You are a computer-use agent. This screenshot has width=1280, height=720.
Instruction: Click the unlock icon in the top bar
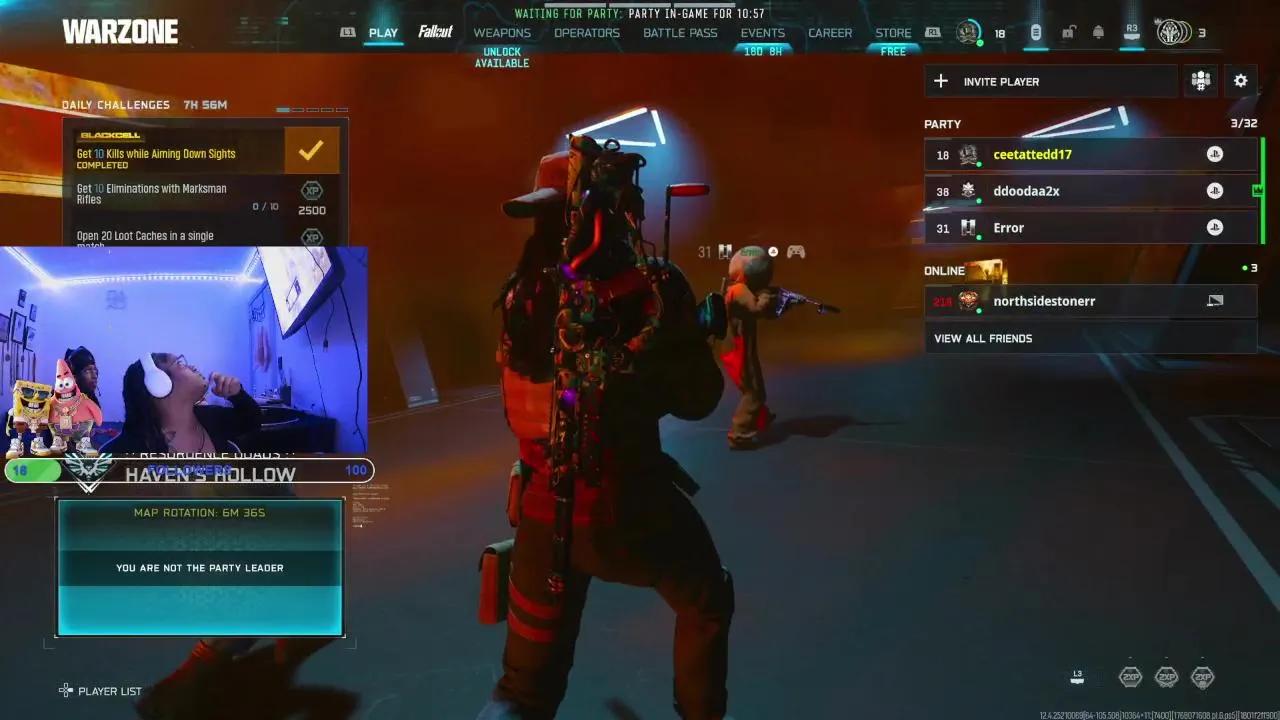pos(1067,32)
